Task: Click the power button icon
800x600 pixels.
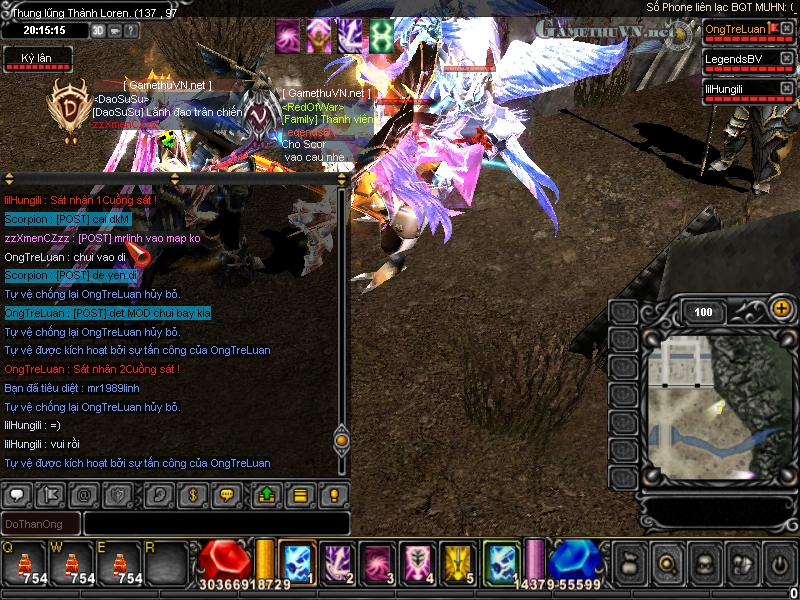Action: point(779,563)
